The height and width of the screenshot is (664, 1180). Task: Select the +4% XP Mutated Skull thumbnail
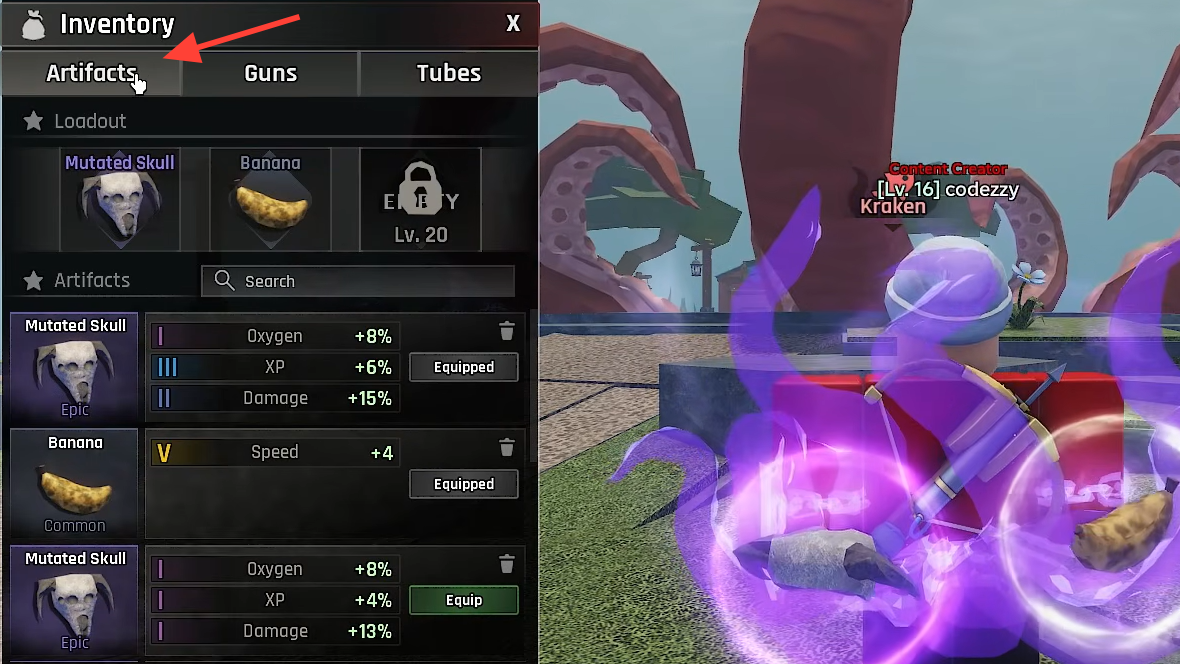pyautogui.click(x=74, y=601)
